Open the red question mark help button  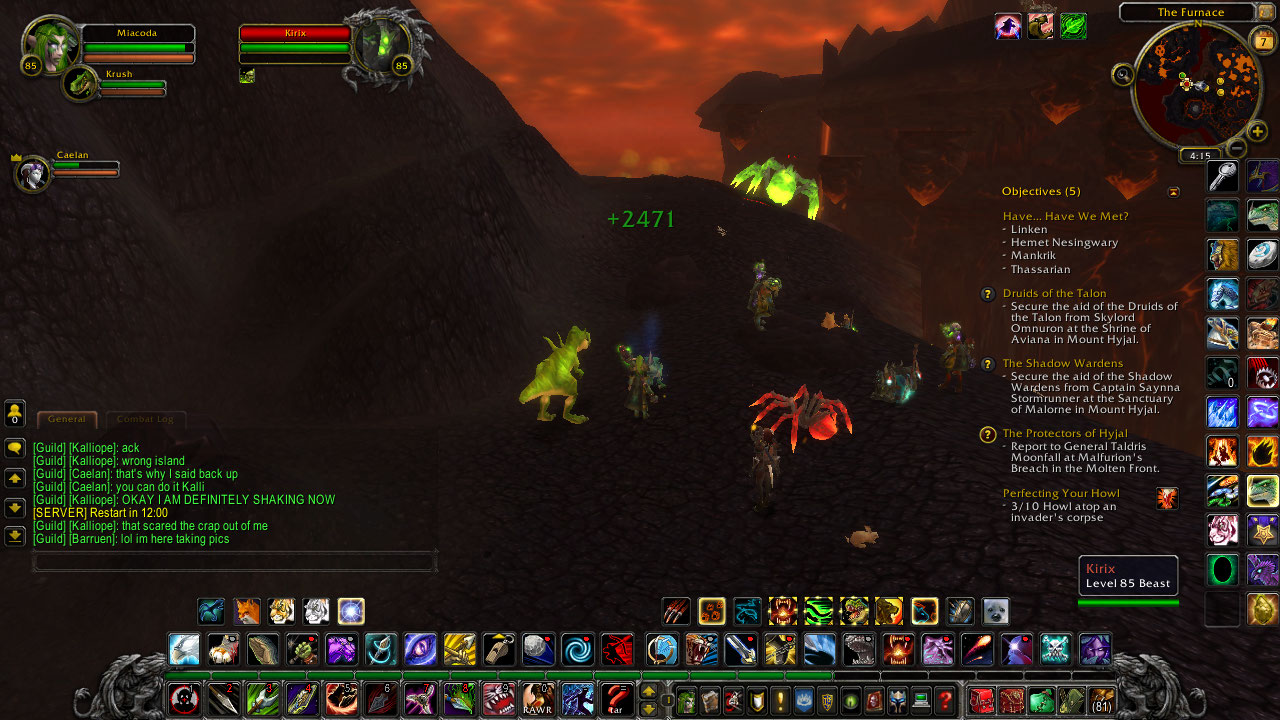tap(945, 699)
